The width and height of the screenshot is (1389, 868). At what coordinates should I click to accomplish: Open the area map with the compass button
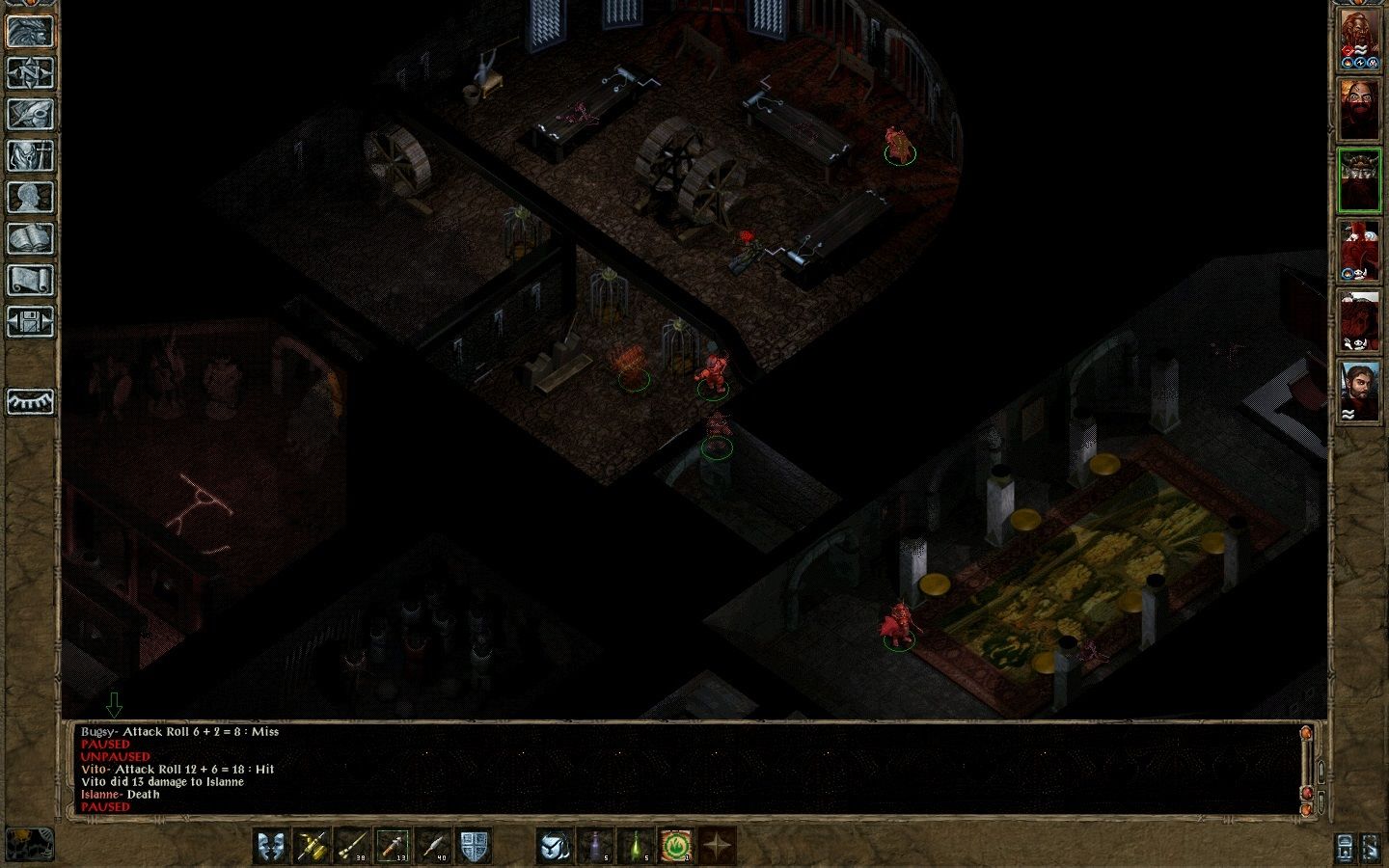point(30,72)
